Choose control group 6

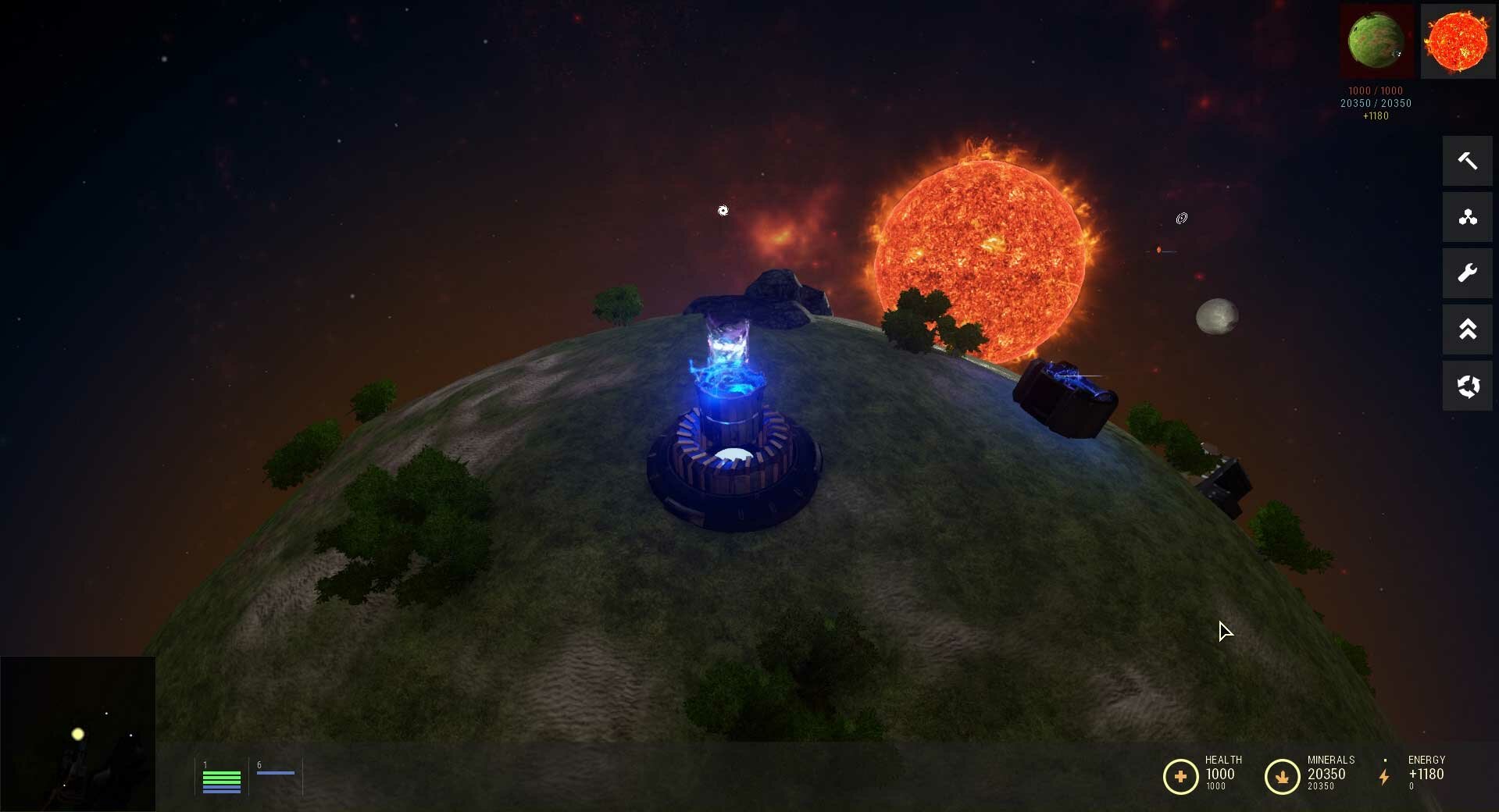tap(276, 773)
